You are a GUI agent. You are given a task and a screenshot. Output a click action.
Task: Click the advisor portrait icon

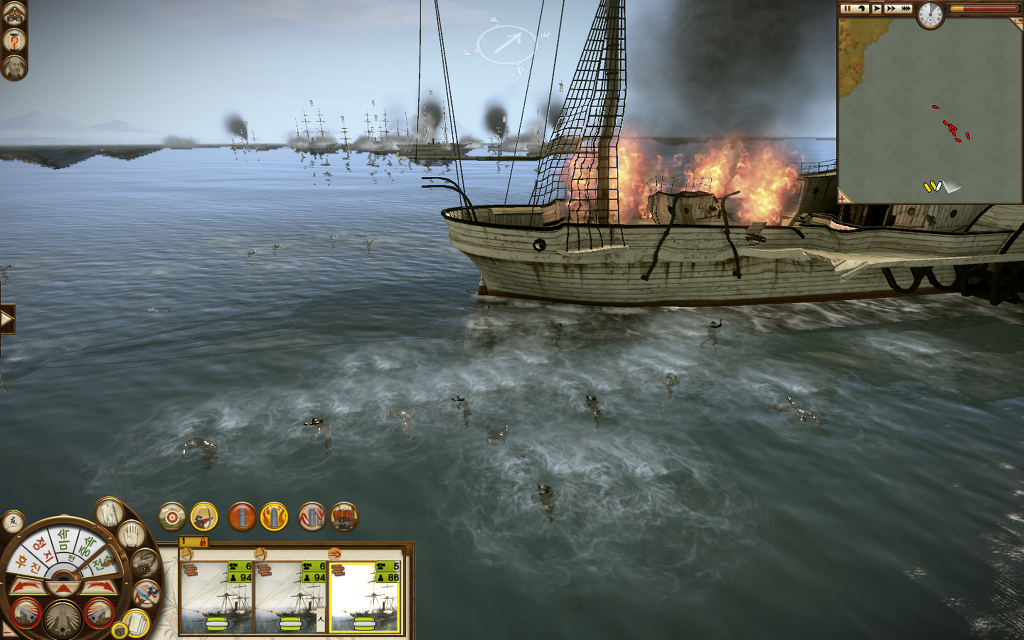tap(13, 67)
